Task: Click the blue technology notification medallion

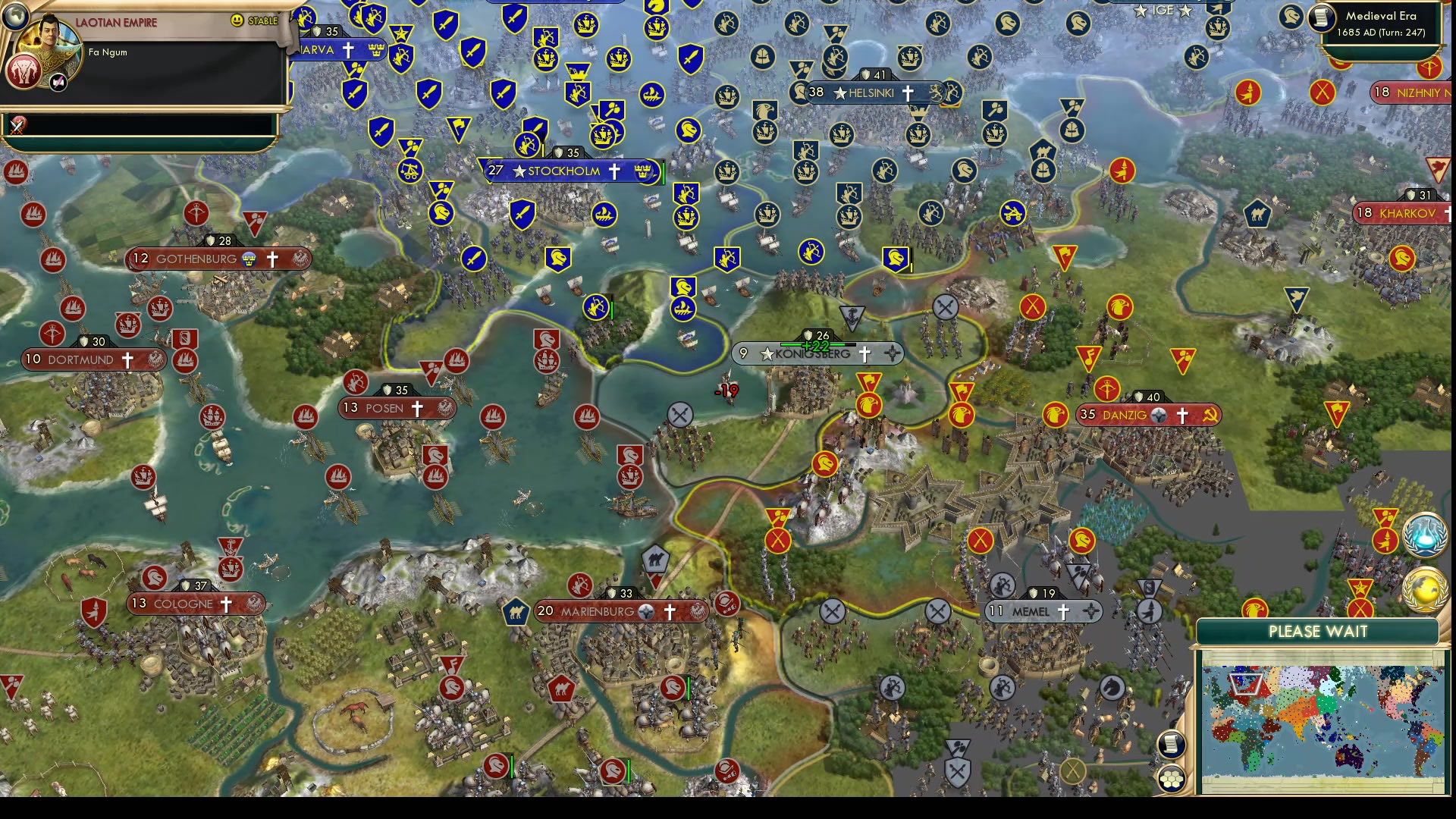Action: 1423,535
